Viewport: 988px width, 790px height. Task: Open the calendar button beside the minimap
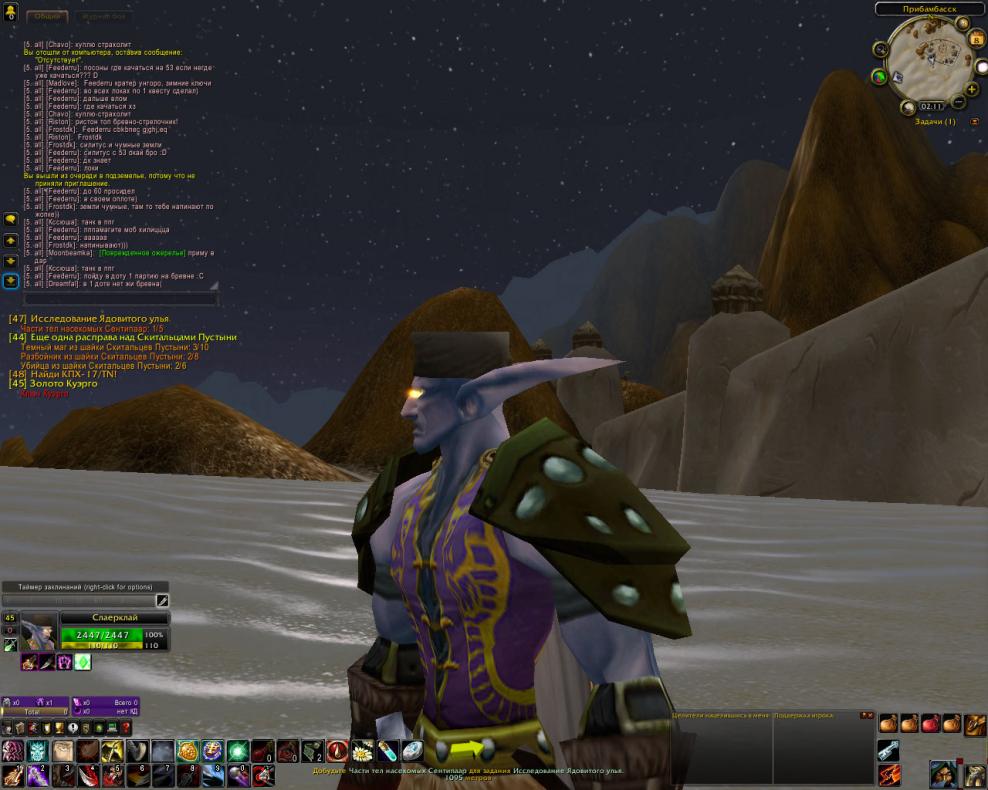[976, 39]
